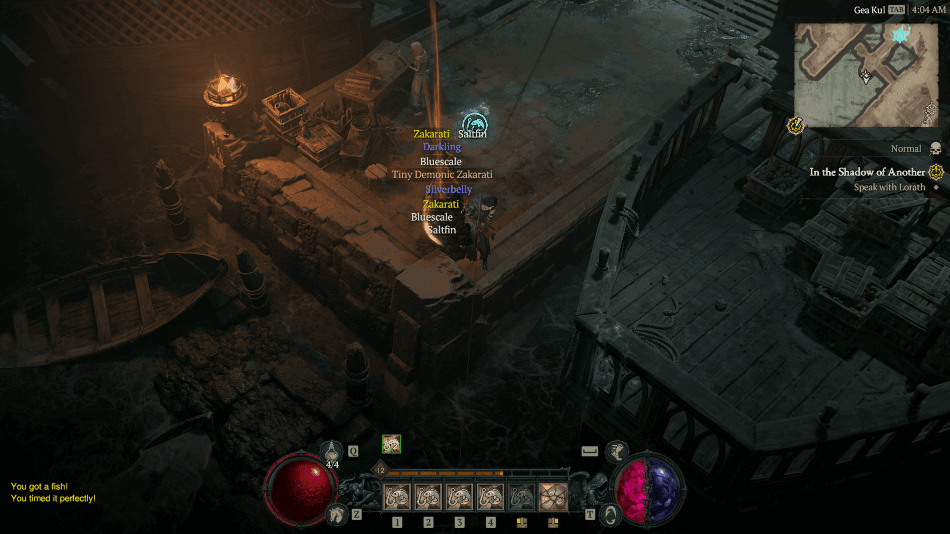Image resolution: width=950 pixels, height=534 pixels.
Task: Click the teal fishing spot marker icon
Action: (475, 123)
